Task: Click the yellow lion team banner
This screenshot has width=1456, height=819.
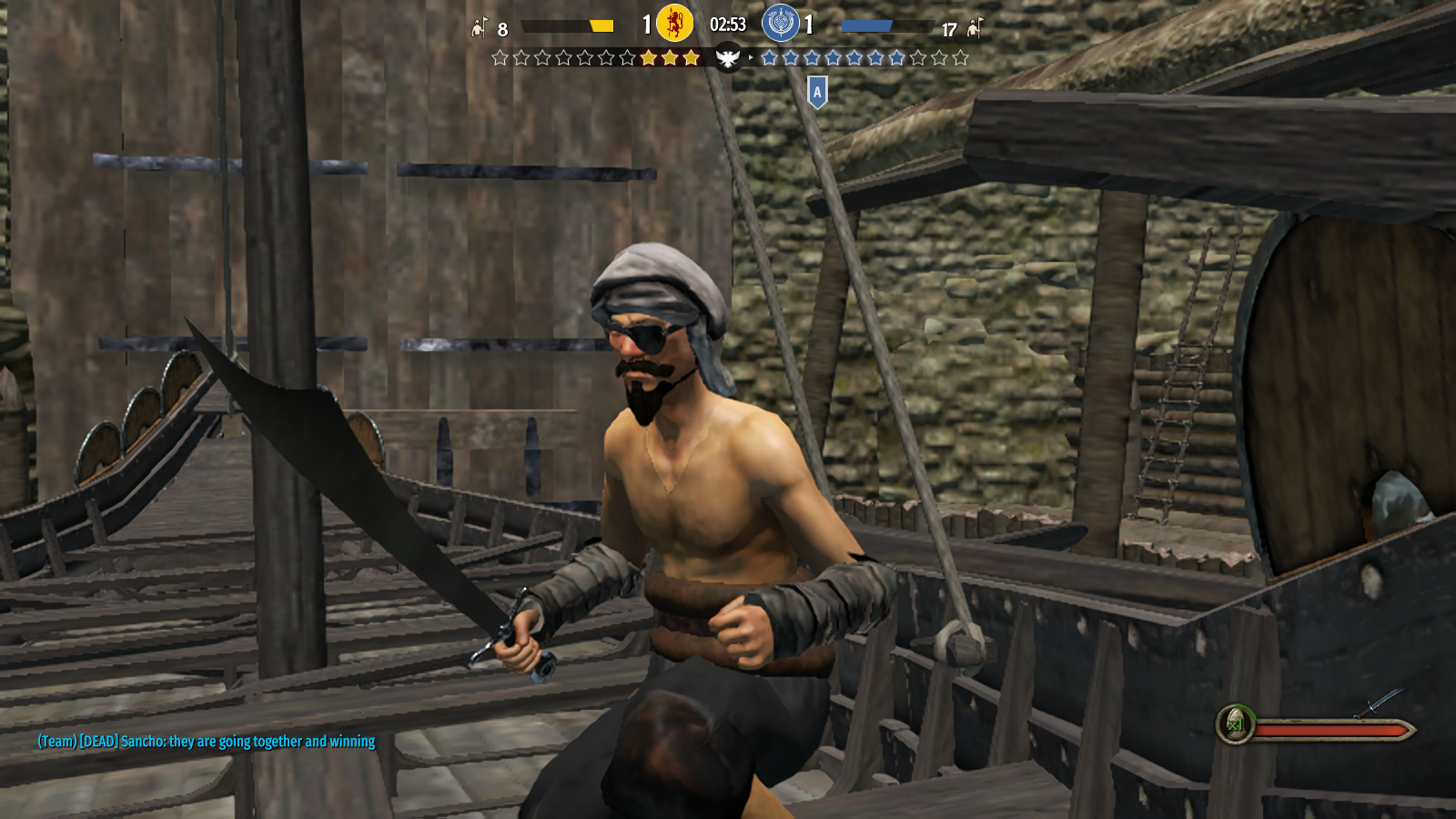Action: point(674,24)
